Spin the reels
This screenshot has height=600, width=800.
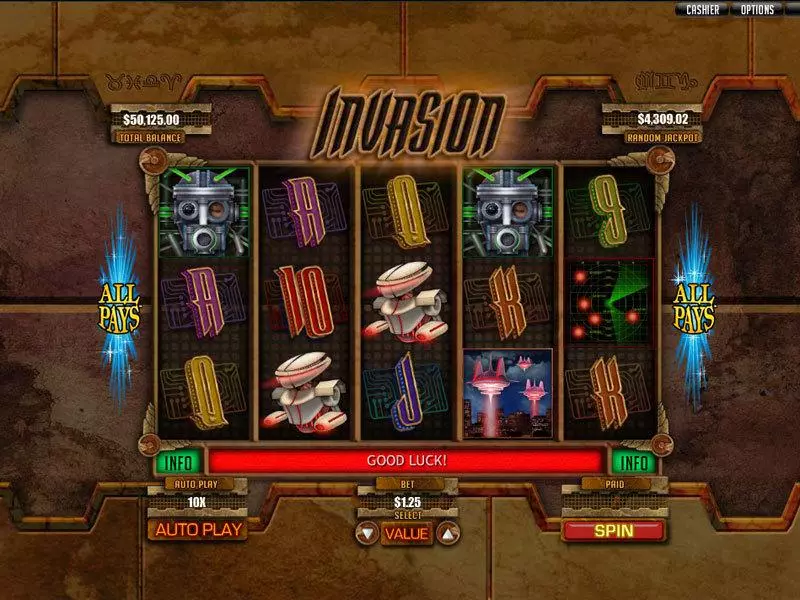(613, 530)
